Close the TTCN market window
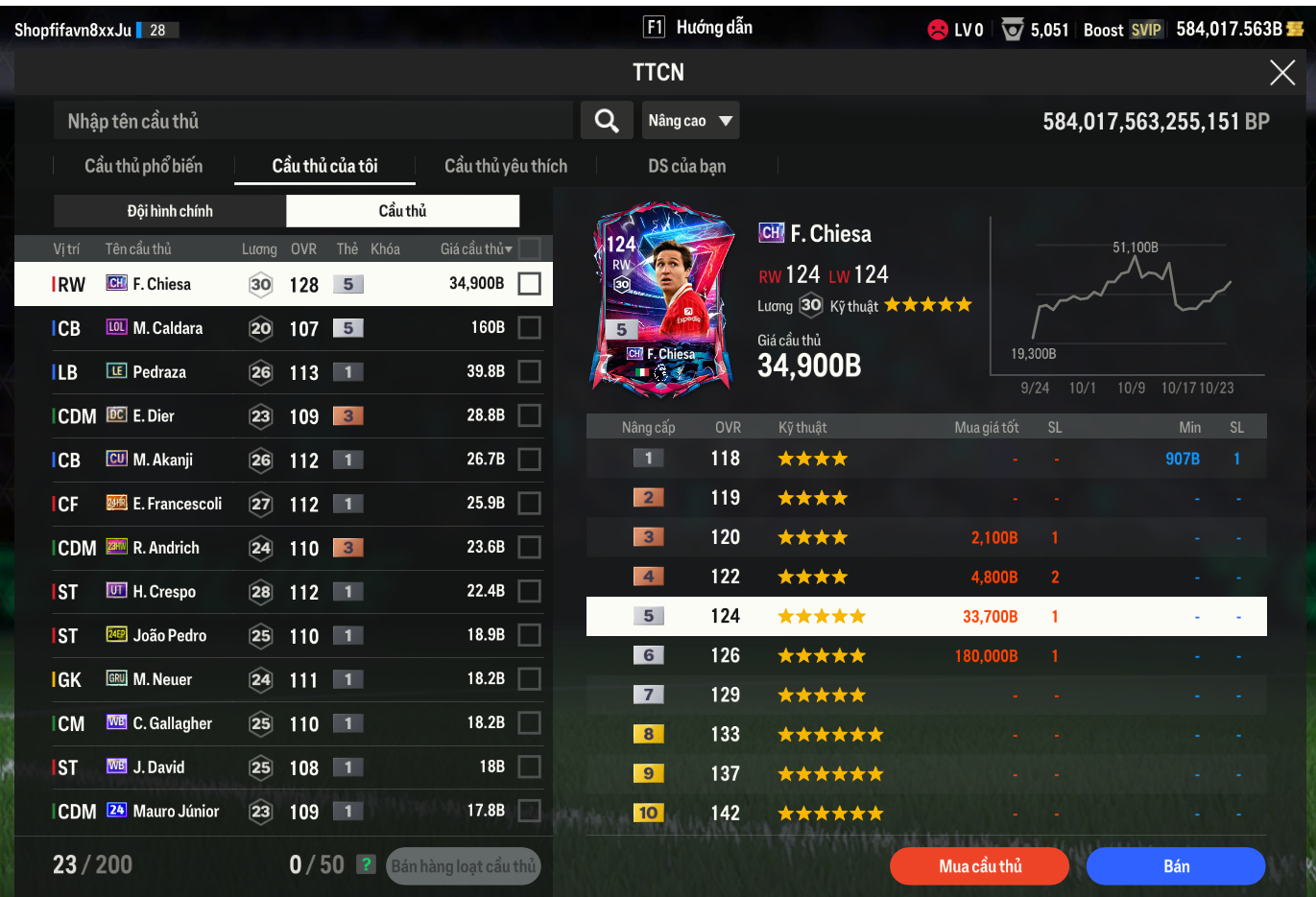The image size is (1316, 897). coord(1282,72)
